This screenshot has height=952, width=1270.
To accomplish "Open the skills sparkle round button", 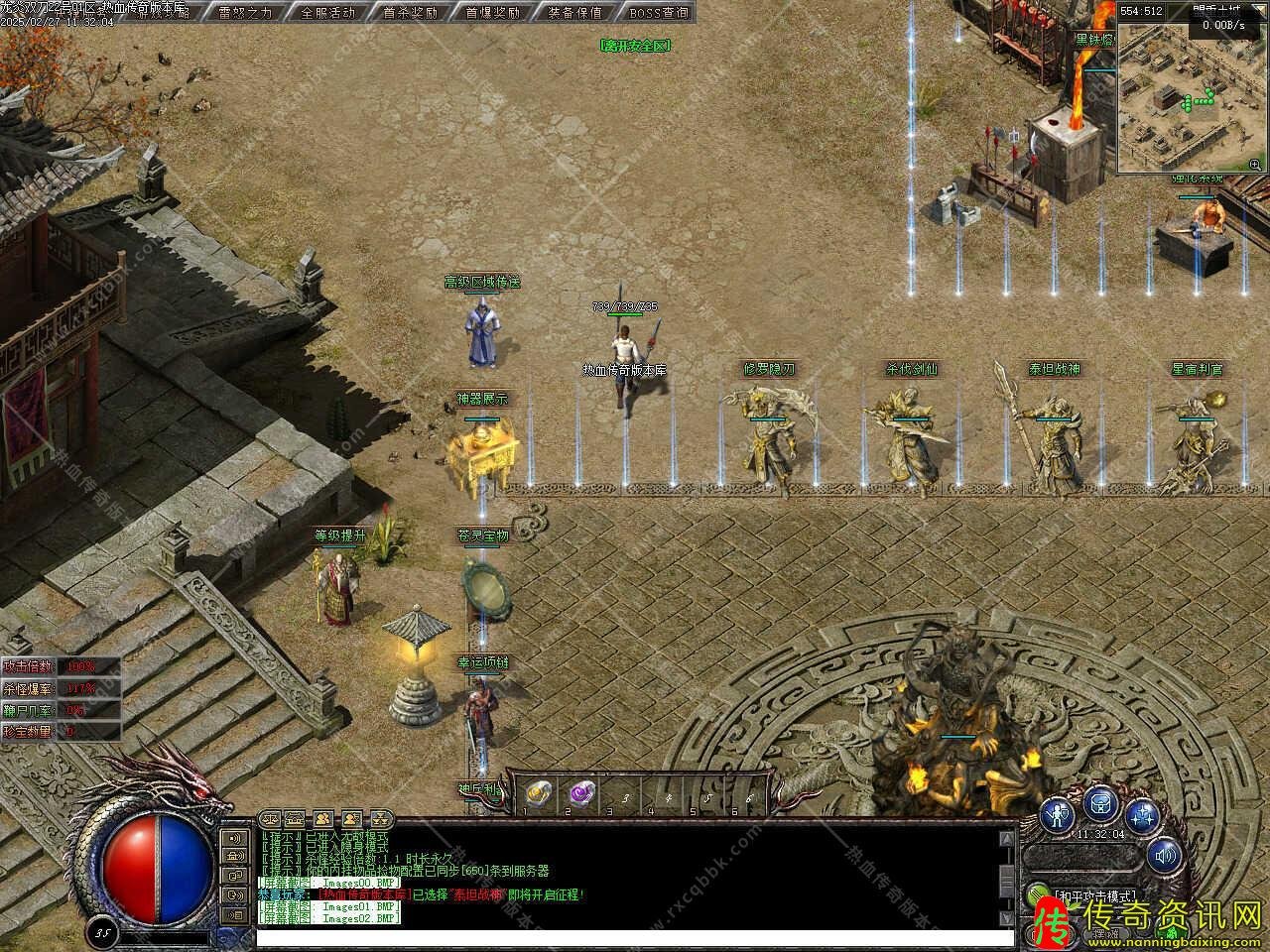I will tap(1143, 815).
